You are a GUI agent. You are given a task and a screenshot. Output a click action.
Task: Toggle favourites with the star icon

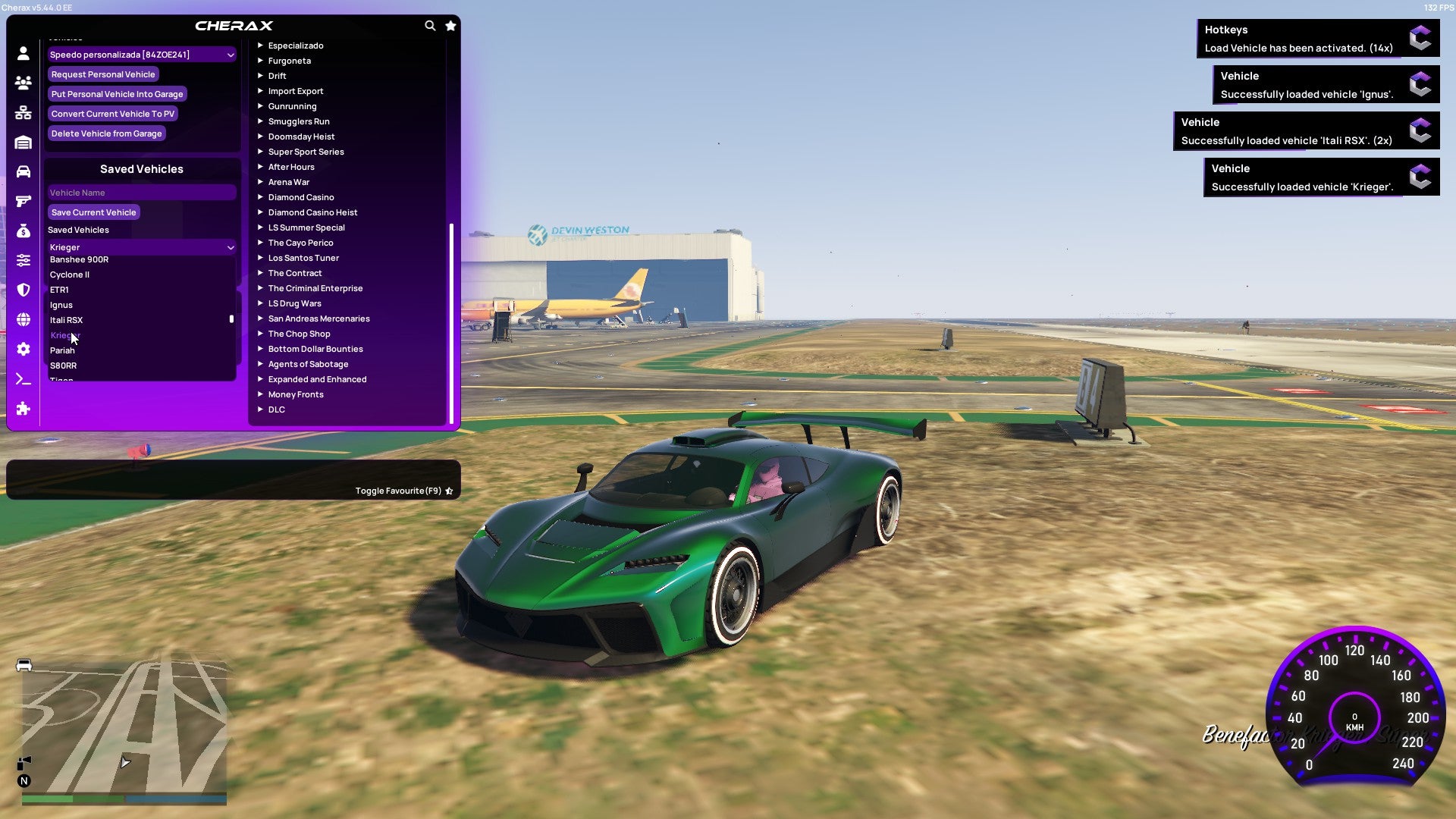[450, 25]
